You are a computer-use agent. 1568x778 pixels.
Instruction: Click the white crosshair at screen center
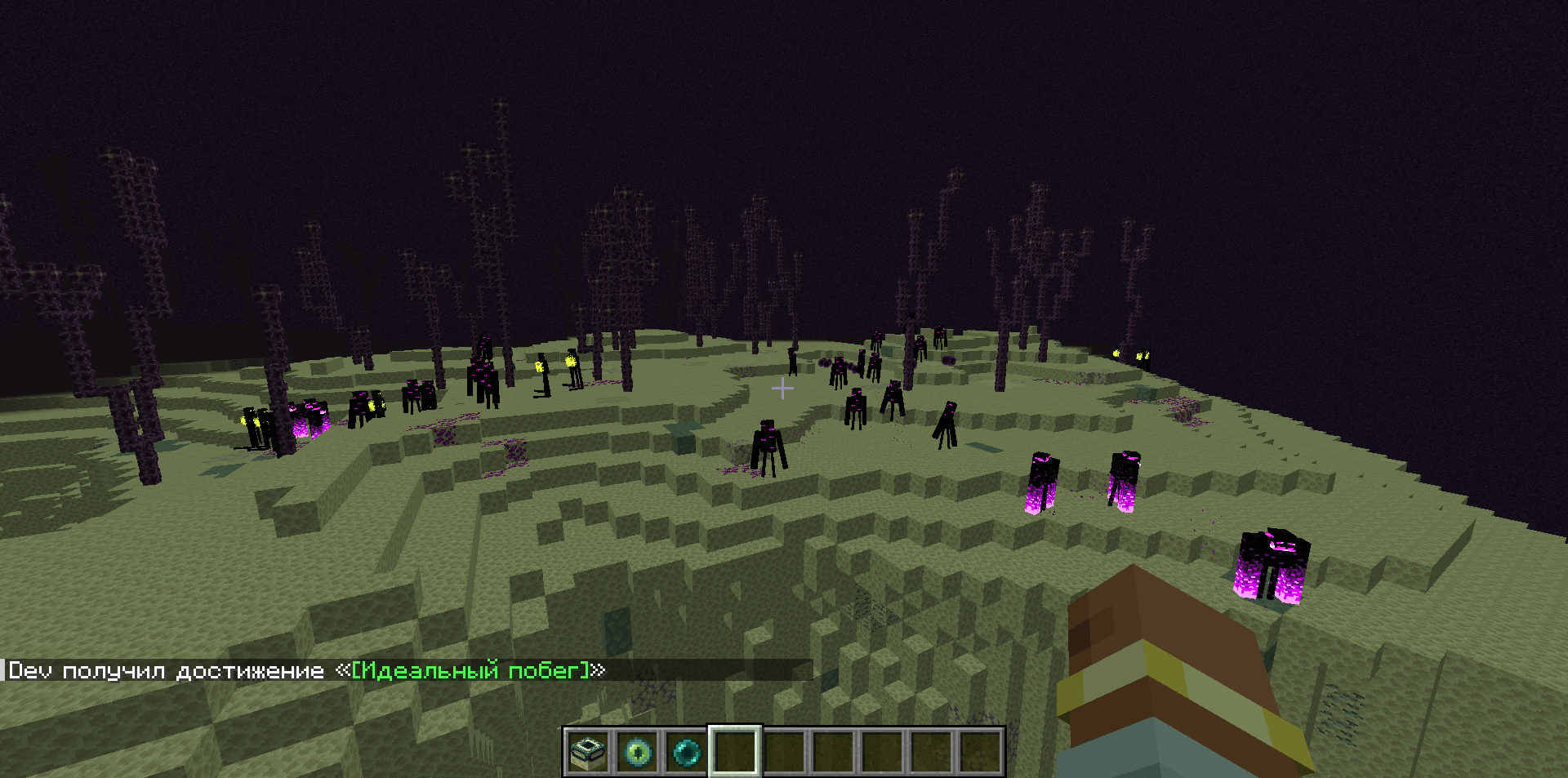[x=783, y=389]
